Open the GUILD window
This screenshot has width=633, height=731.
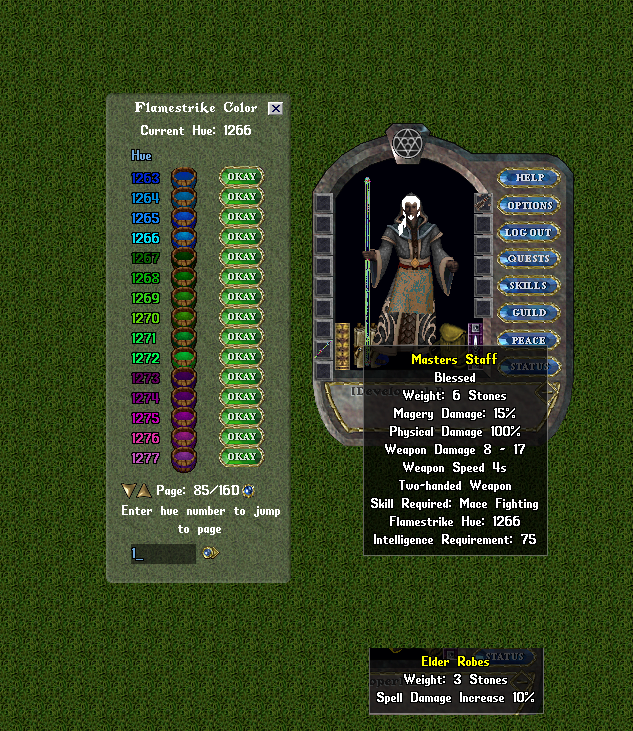point(529,313)
